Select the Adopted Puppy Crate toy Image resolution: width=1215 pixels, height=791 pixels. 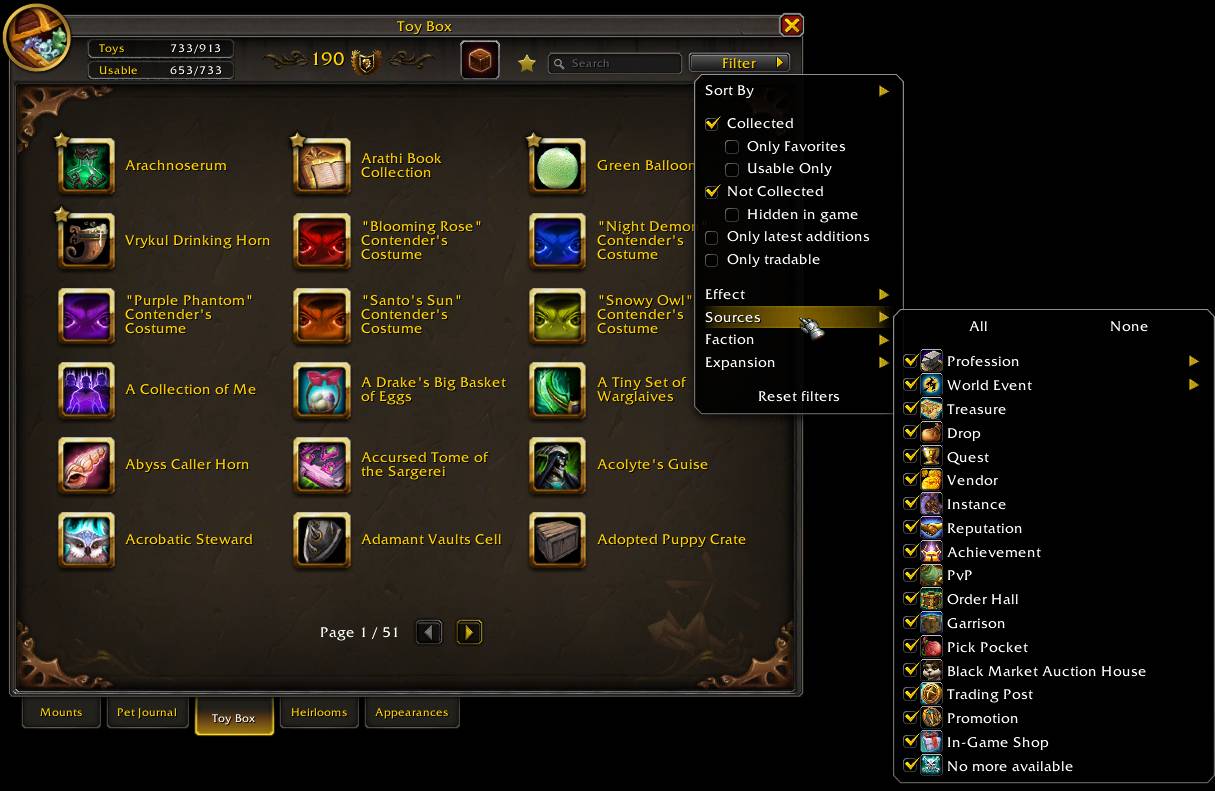pyautogui.click(x=557, y=540)
